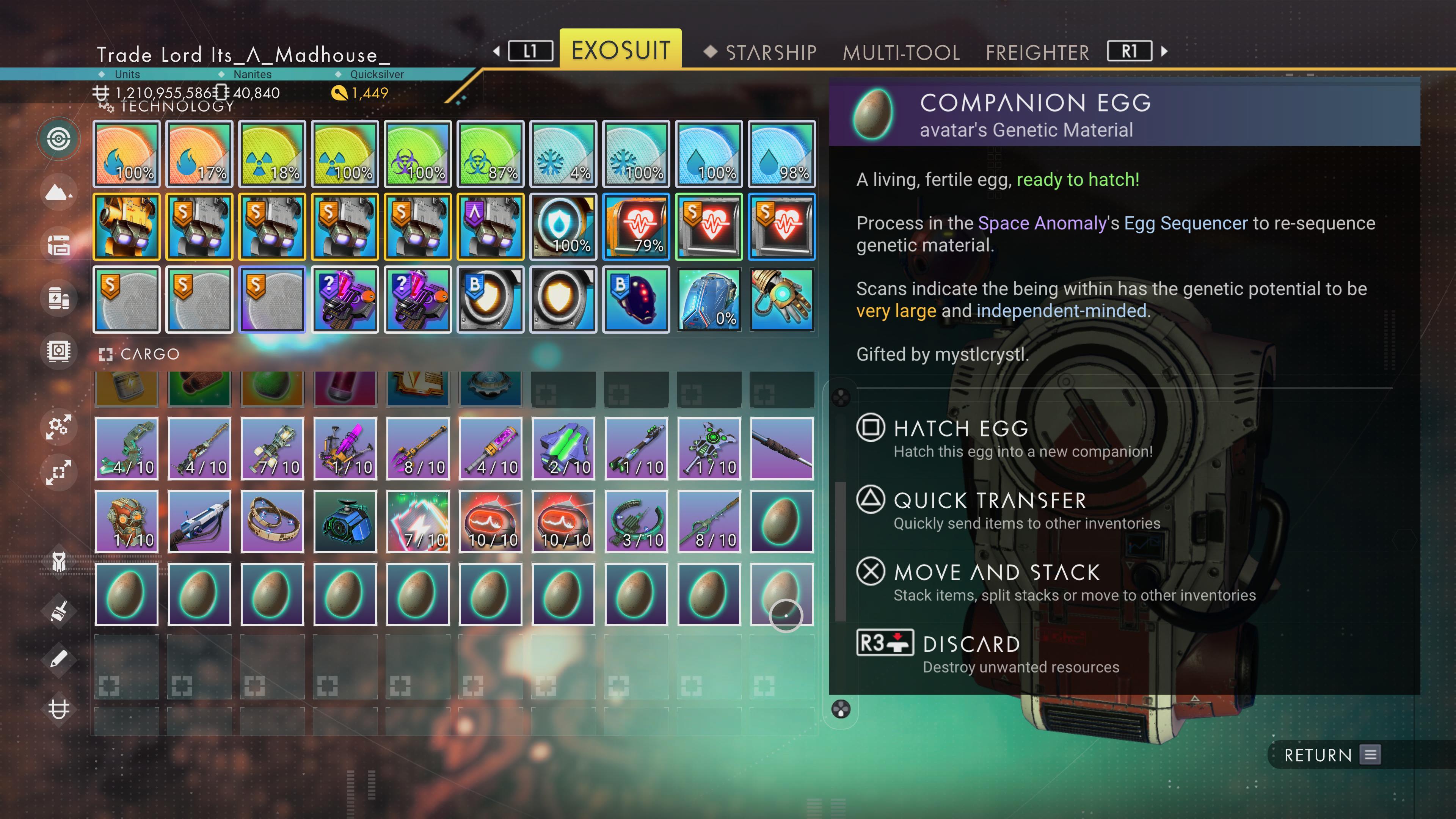Switch to the Starship inventory tab
Screen dimensions: 1456x819
(x=770, y=53)
